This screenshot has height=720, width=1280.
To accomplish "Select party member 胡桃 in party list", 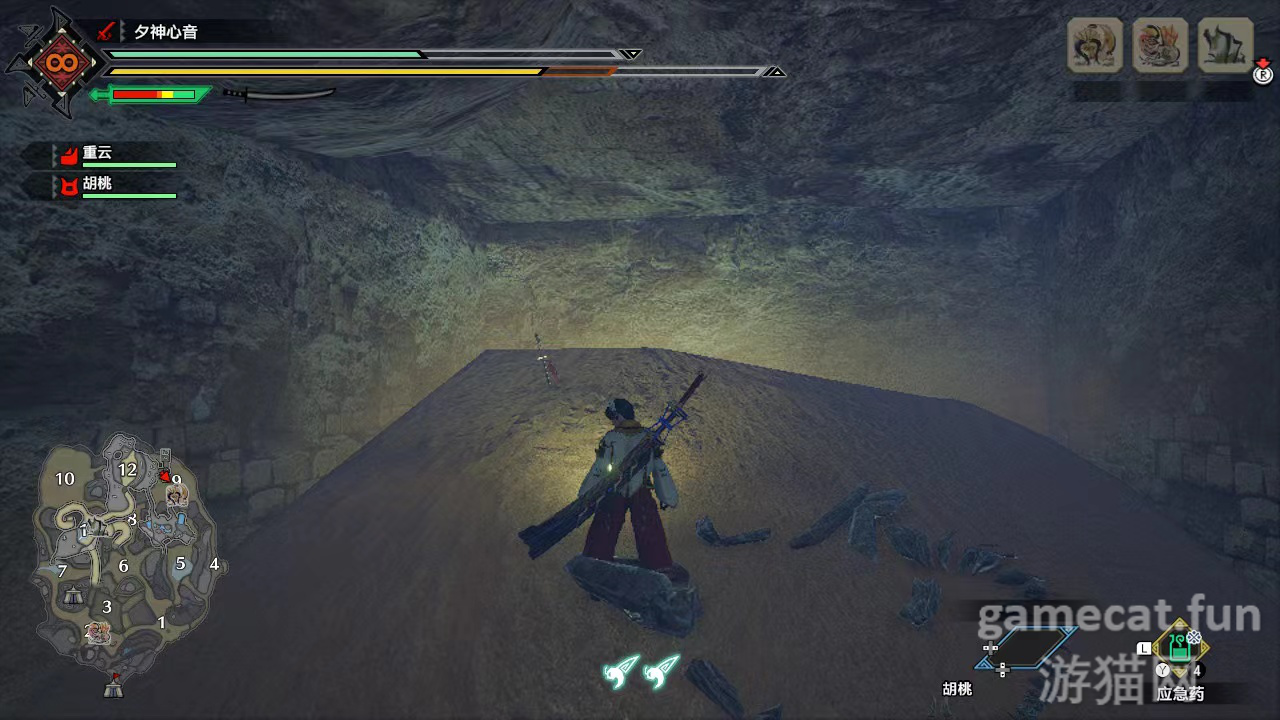I will 97,186.
